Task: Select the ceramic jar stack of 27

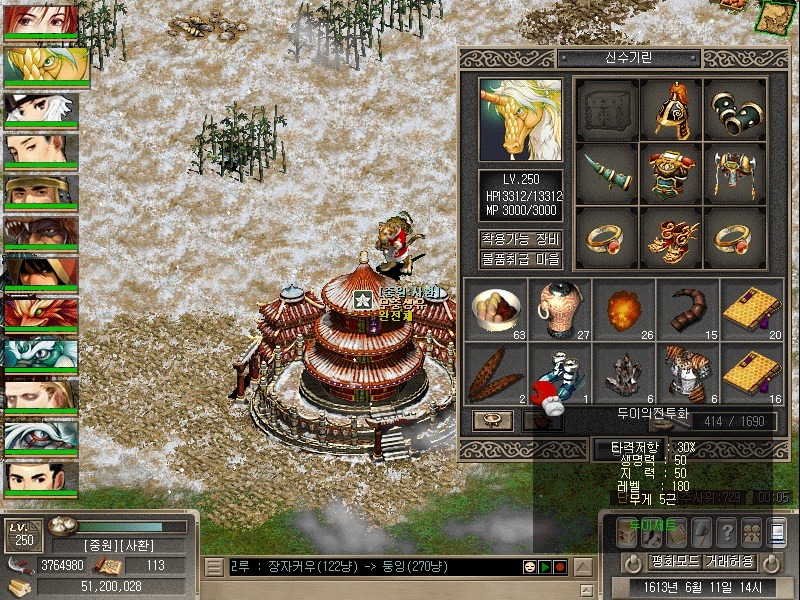Action: (x=560, y=308)
